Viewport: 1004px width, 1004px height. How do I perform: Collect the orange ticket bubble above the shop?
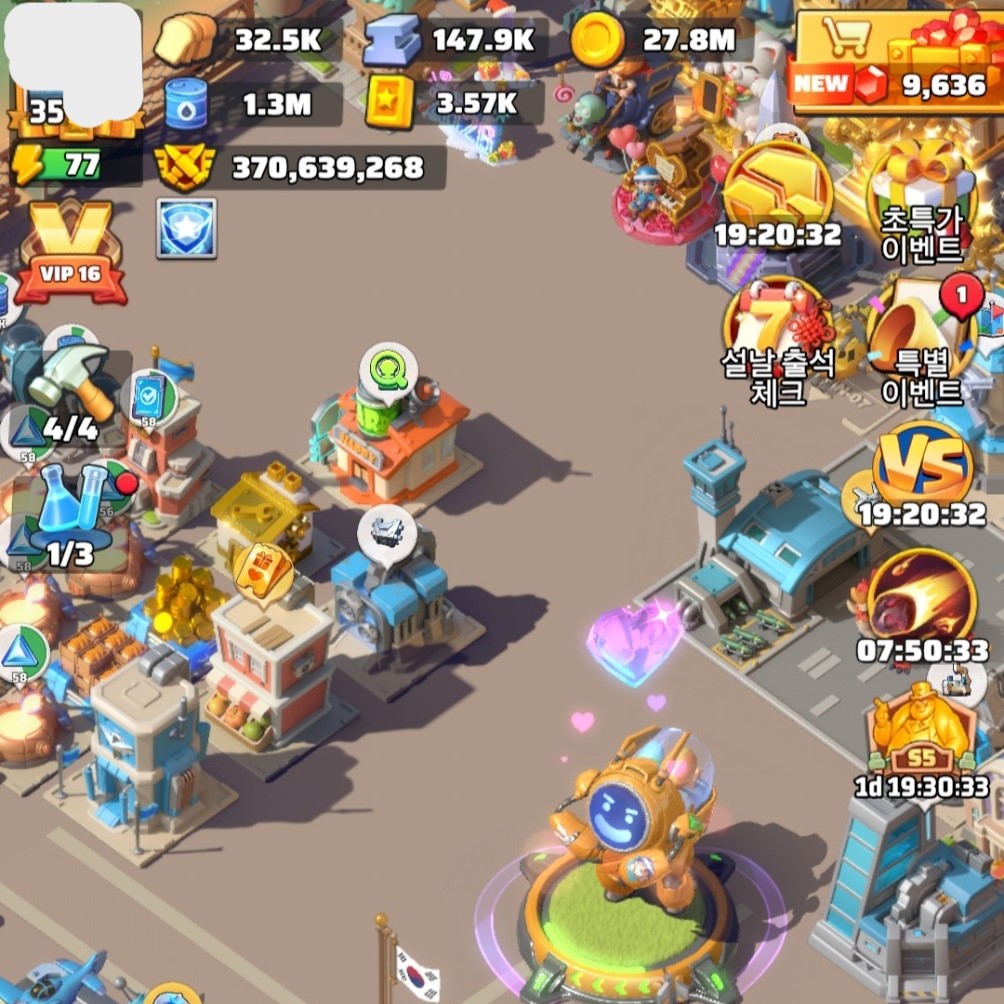tap(262, 571)
